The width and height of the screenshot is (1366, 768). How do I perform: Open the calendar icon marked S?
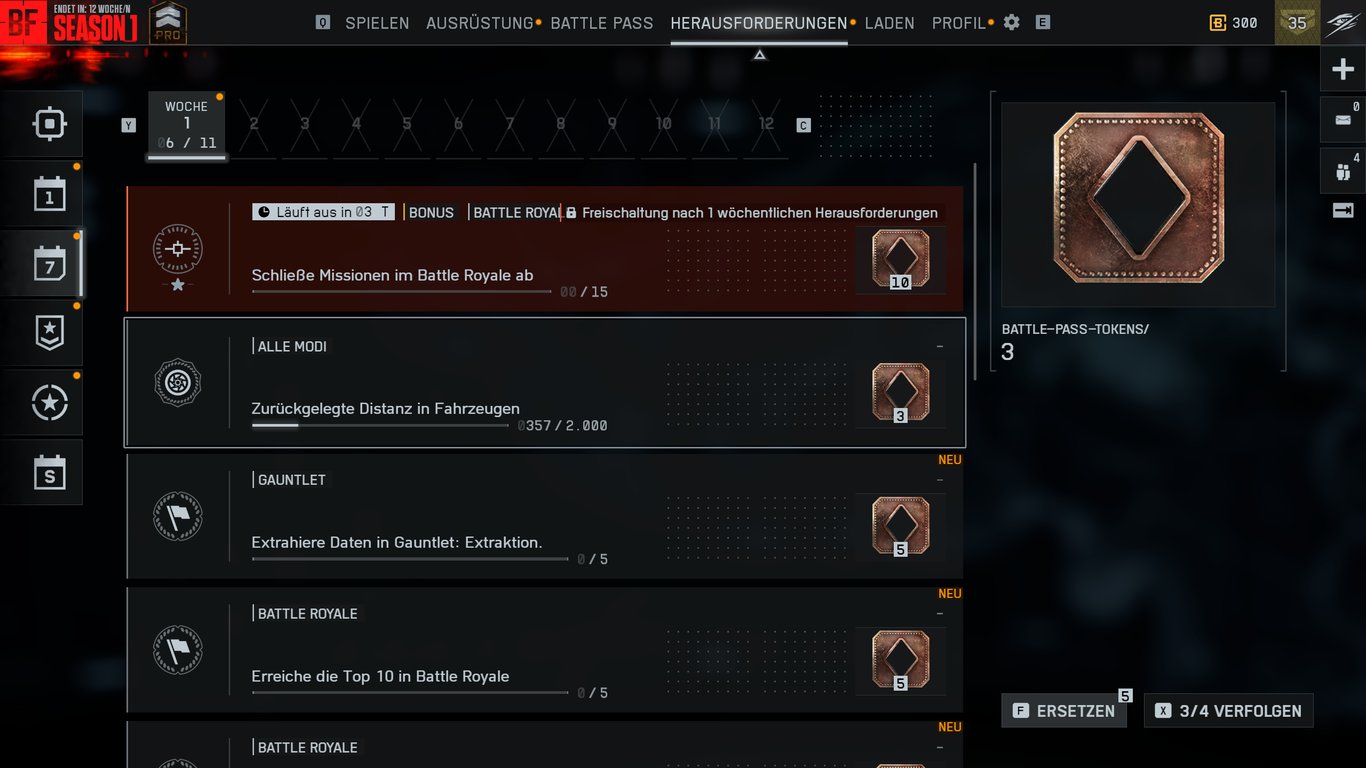[x=49, y=472]
